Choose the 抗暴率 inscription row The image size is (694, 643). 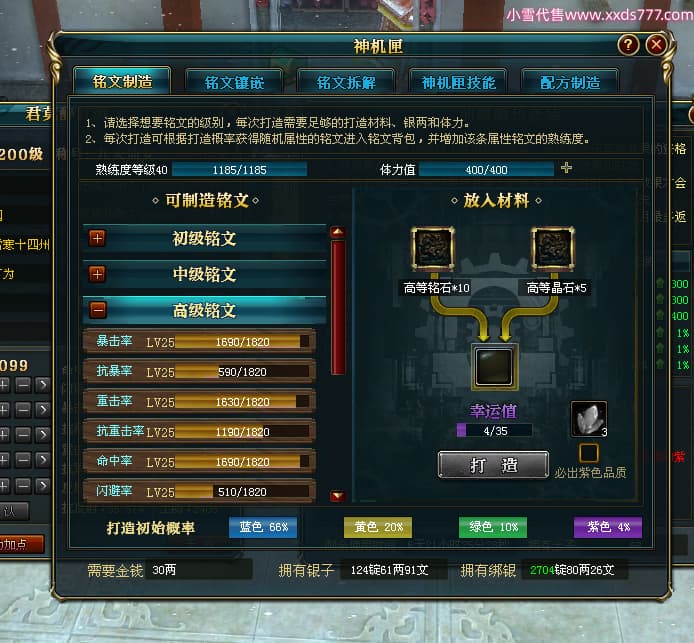click(199, 372)
